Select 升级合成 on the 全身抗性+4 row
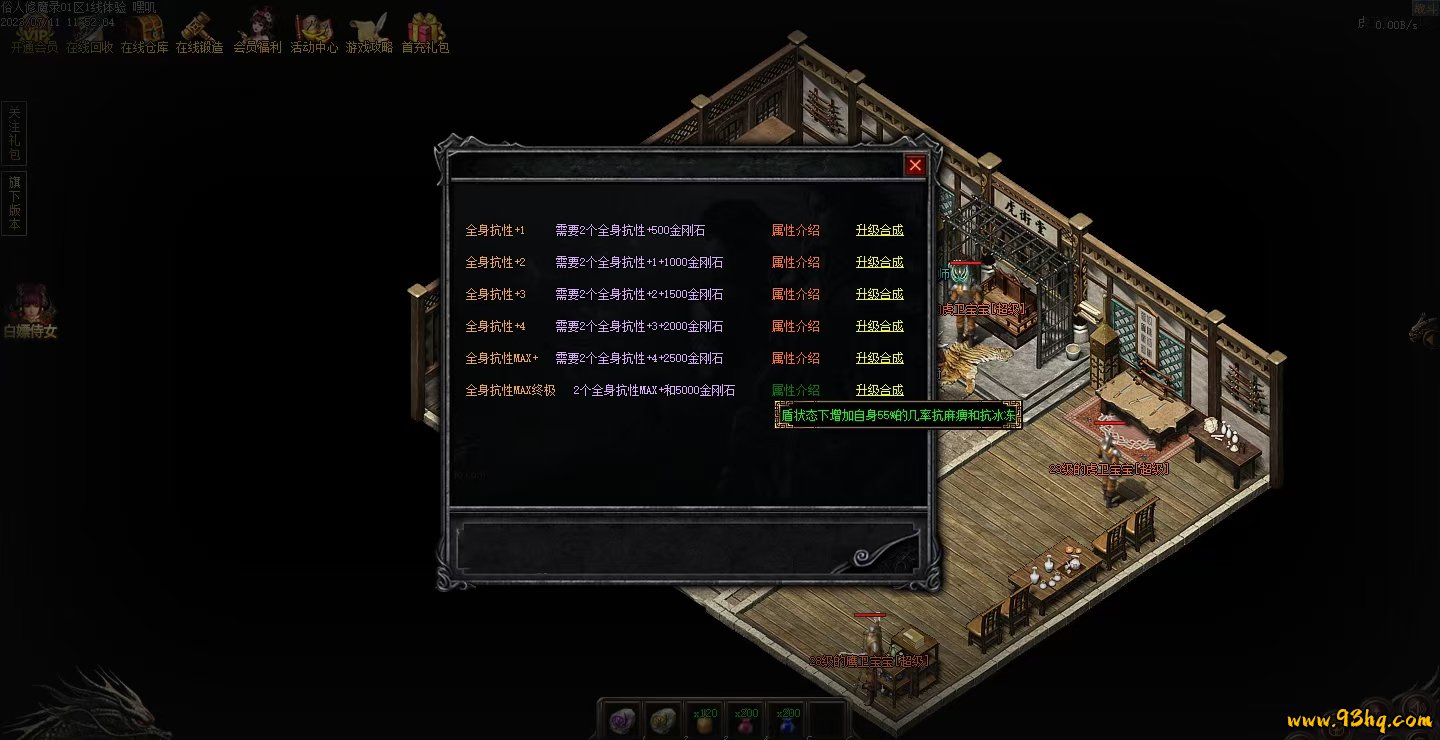Screen dimensions: 1440x740 coord(879,326)
